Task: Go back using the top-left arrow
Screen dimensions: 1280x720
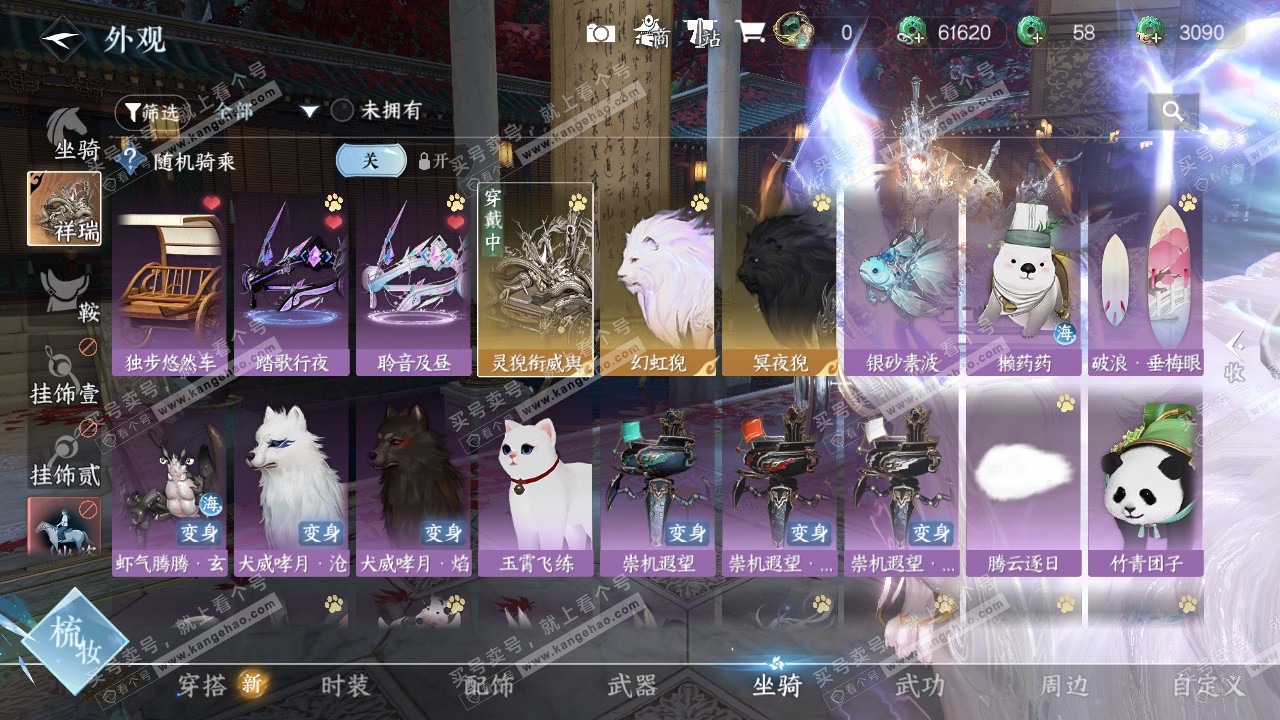Action: pos(62,38)
